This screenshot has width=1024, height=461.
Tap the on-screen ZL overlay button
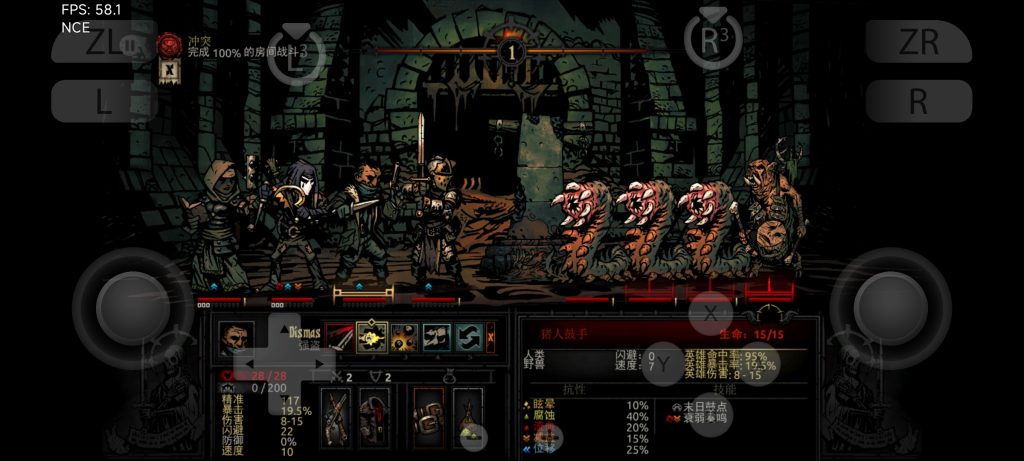click(x=103, y=43)
